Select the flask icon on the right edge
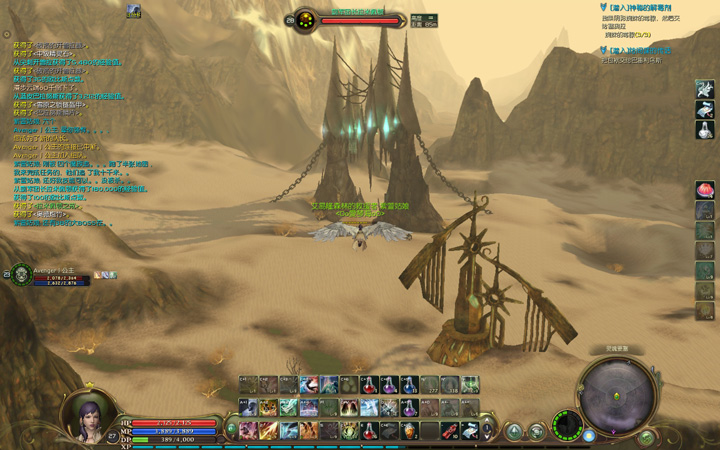The image size is (720, 450). coord(705,131)
